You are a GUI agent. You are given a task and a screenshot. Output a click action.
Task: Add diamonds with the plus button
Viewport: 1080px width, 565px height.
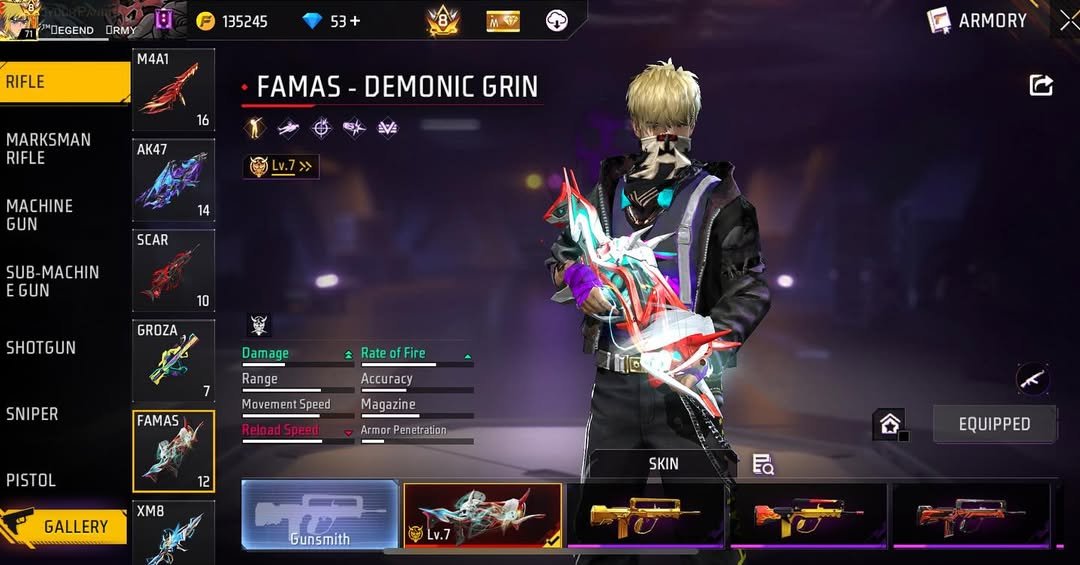[x=354, y=21]
